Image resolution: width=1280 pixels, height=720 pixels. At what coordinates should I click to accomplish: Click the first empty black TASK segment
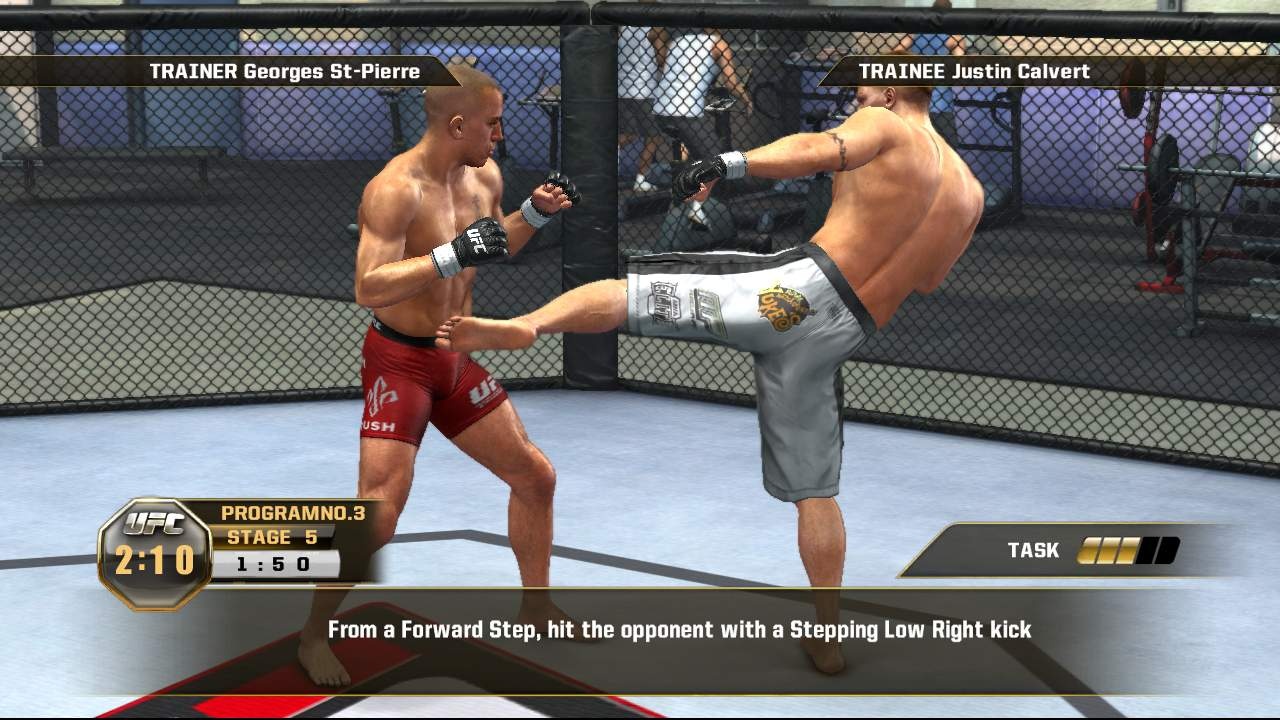1148,549
